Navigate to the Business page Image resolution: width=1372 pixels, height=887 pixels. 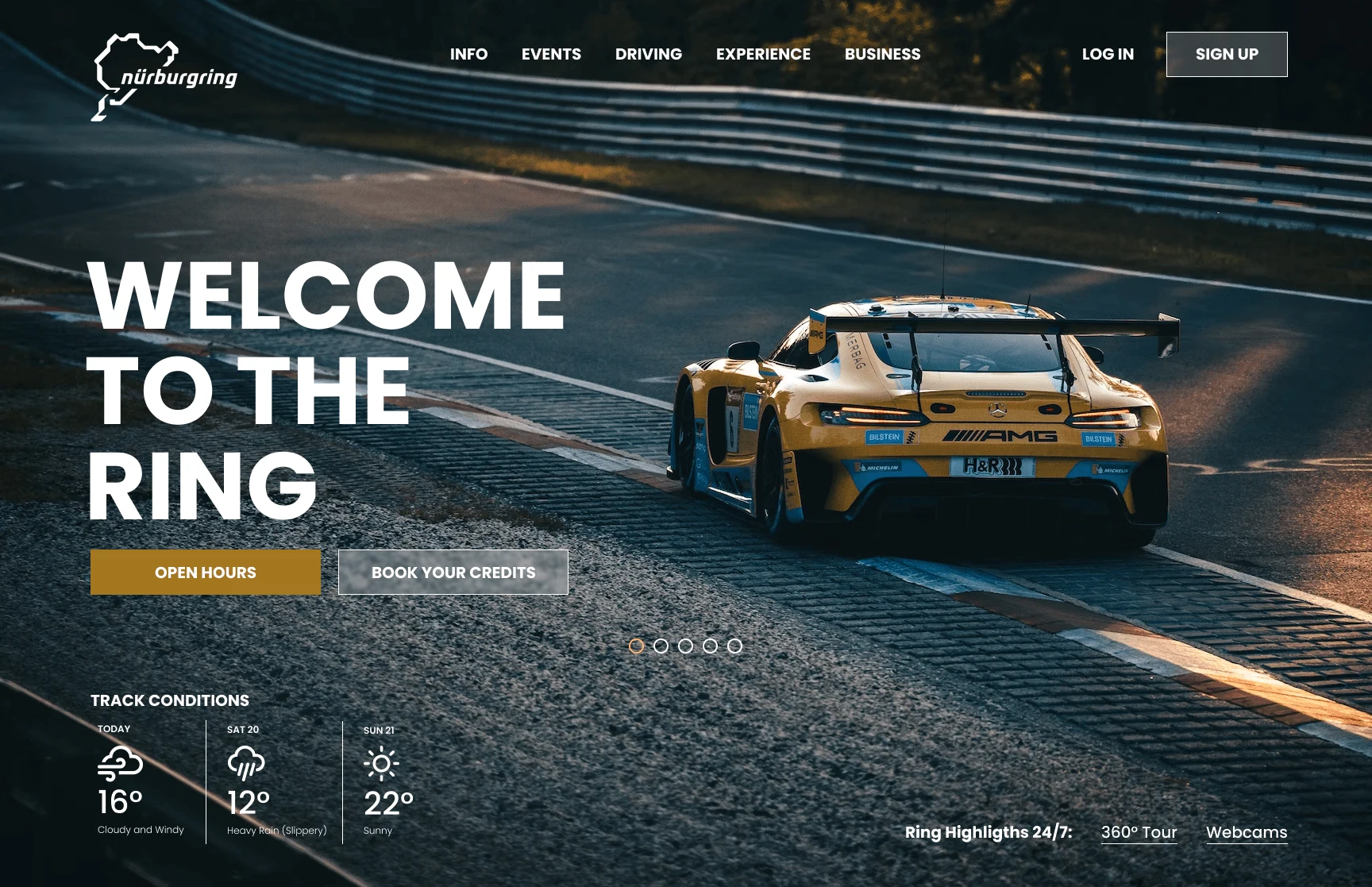tap(882, 54)
